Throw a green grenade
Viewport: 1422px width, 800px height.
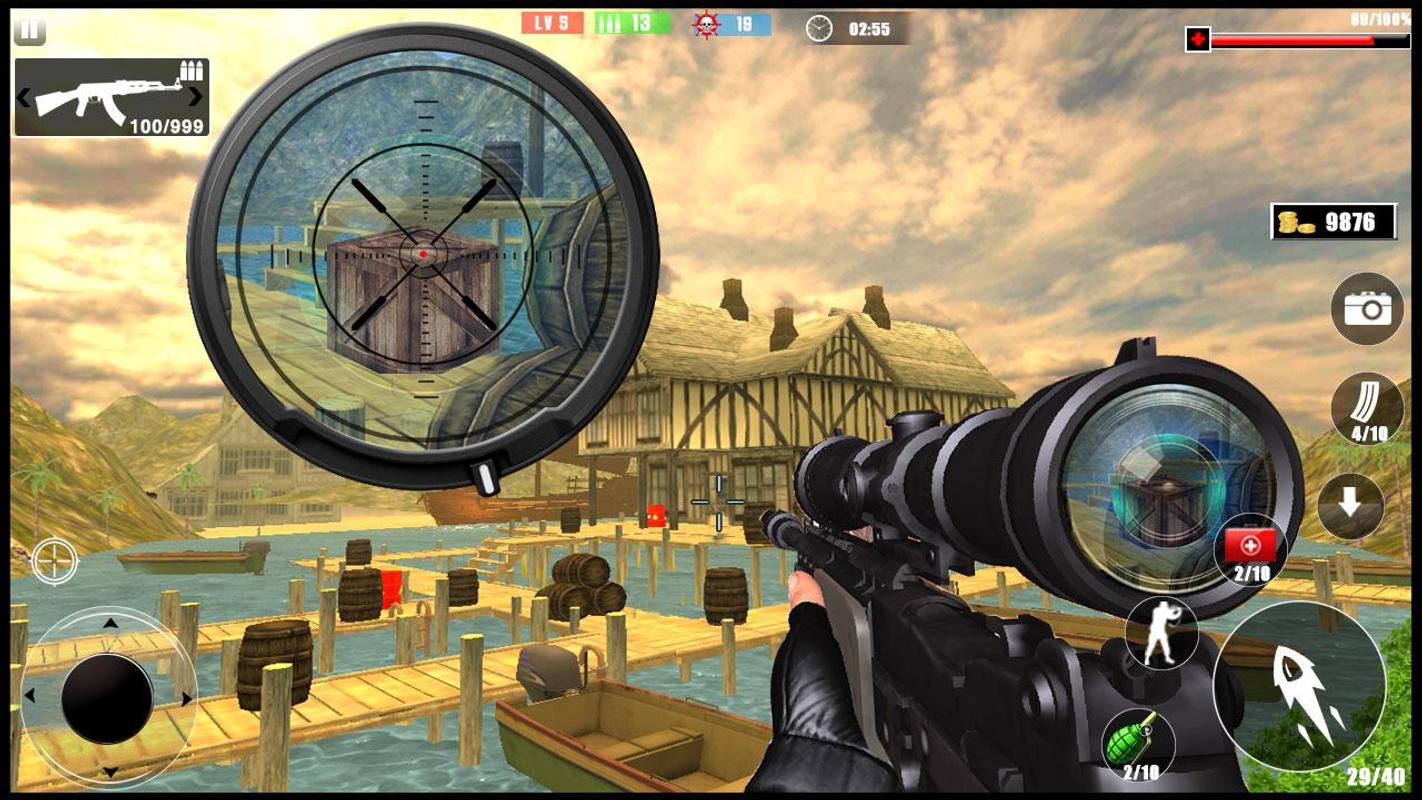(1139, 744)
